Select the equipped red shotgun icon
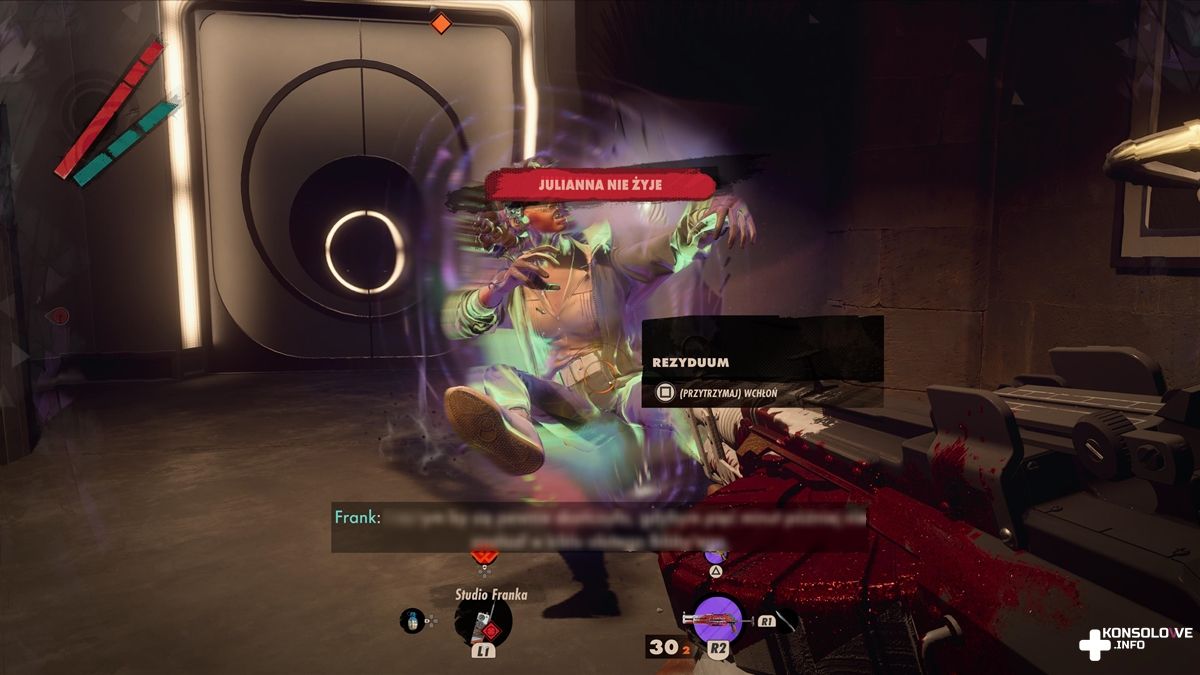 click(x=717, y=620)
